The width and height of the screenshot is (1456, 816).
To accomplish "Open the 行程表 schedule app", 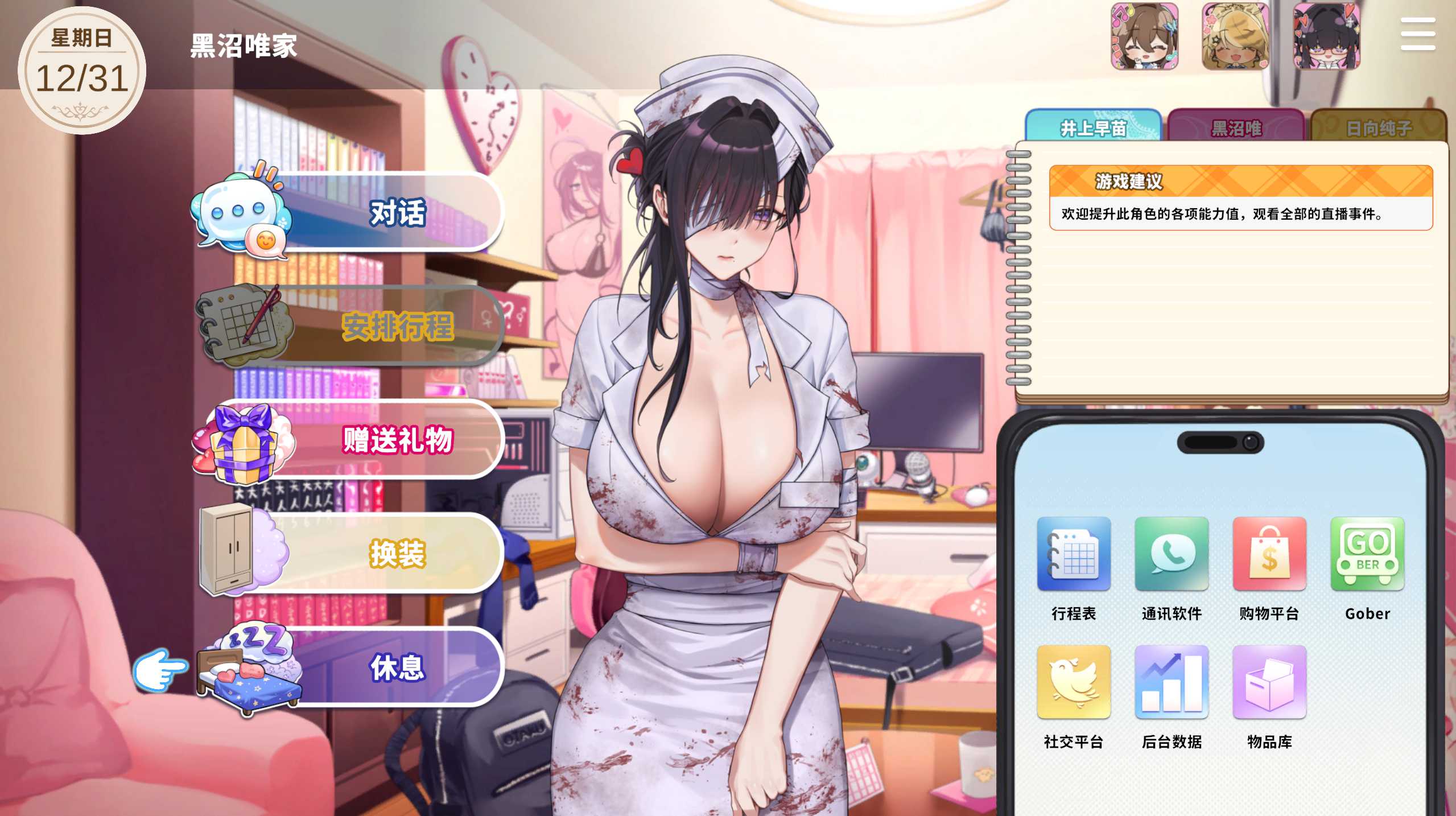I will pos(1074,554).
